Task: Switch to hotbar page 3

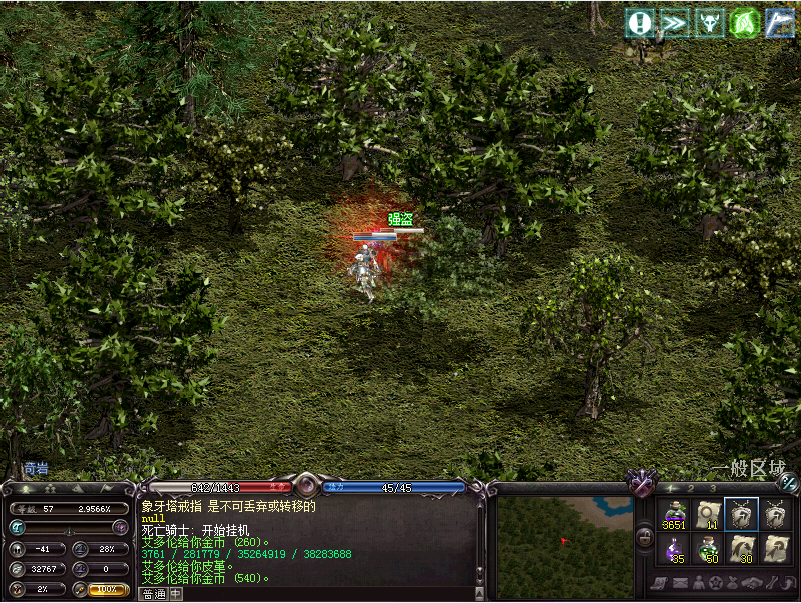Action: click(x=713, y=488)
